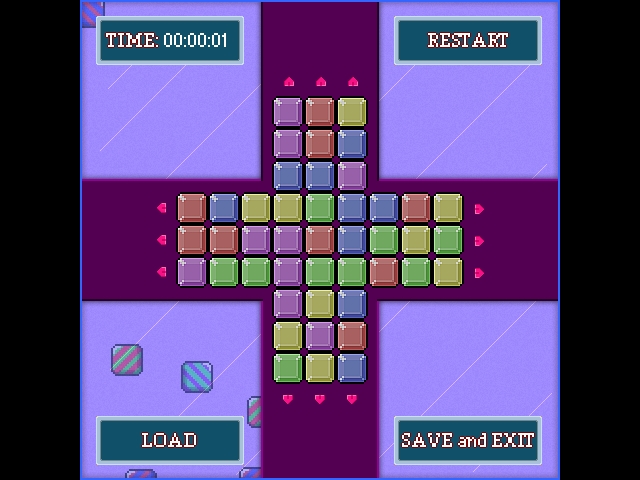
Task: Click the up arrow above the red-topped column
Action: [321, 82]
